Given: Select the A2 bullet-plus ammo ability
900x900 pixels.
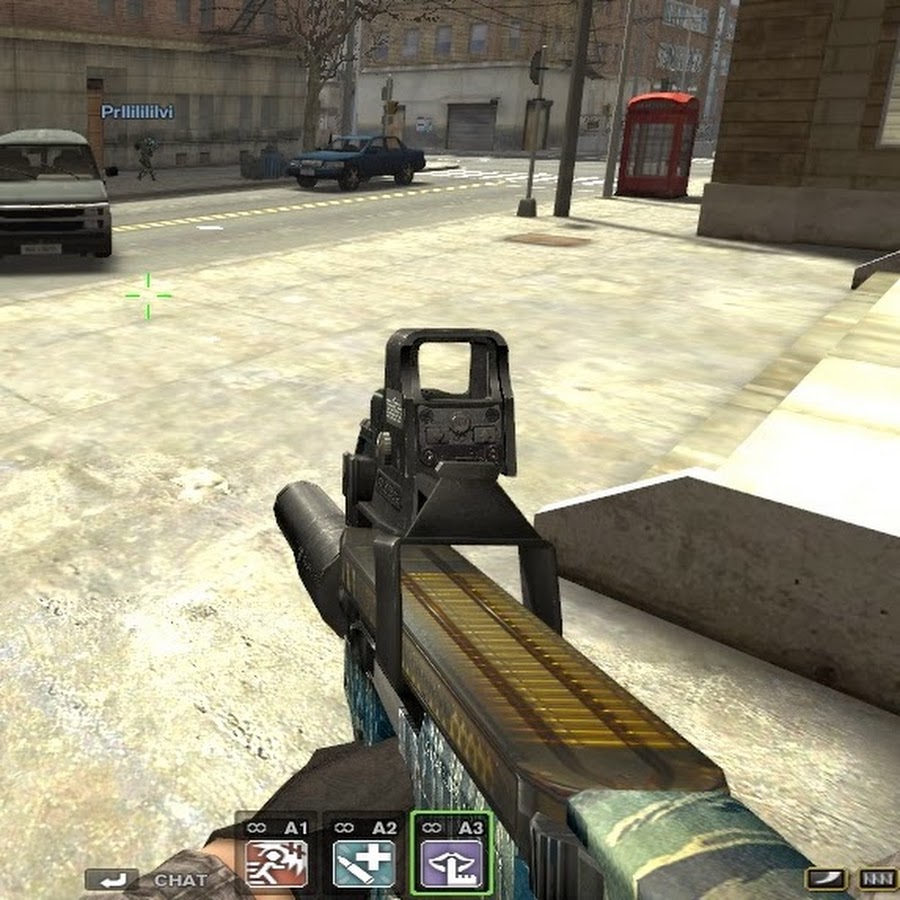Looking at the screenshot, I should [364, 863].
